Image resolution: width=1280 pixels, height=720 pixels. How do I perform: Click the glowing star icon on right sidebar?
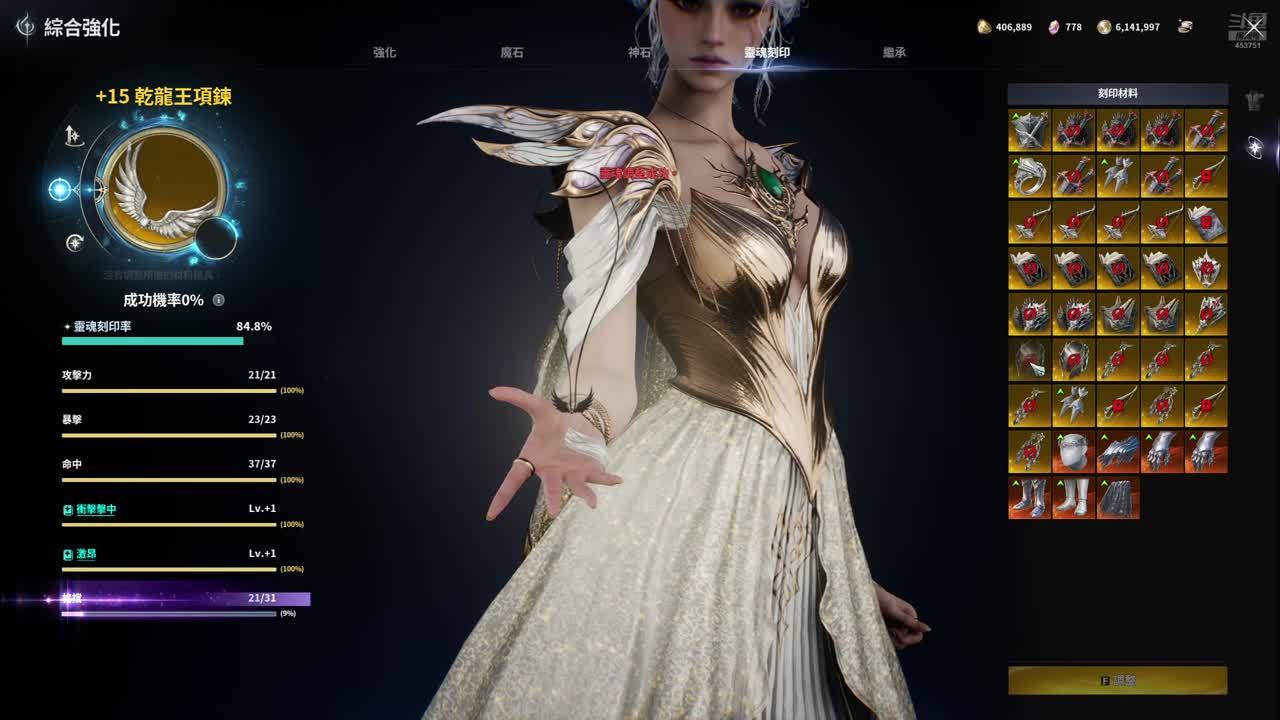1254,148
